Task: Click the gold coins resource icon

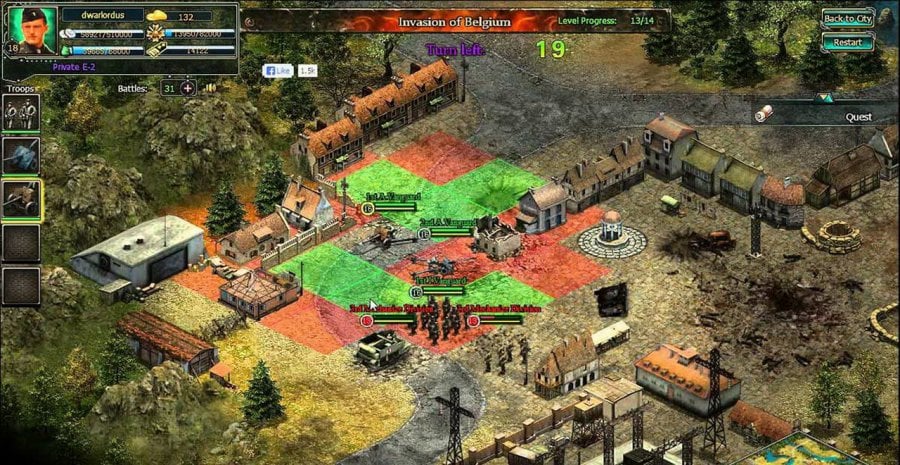Action: click(158, 16)
